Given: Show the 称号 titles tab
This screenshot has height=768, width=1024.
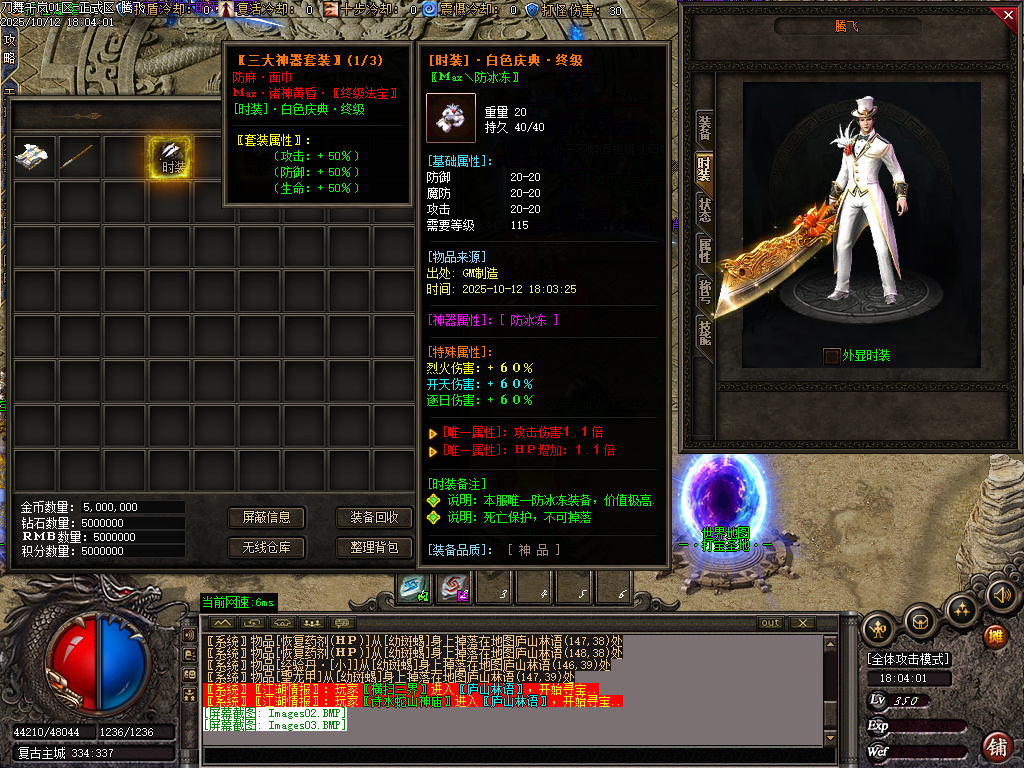Looking at the screenshot, I should 705,292.
